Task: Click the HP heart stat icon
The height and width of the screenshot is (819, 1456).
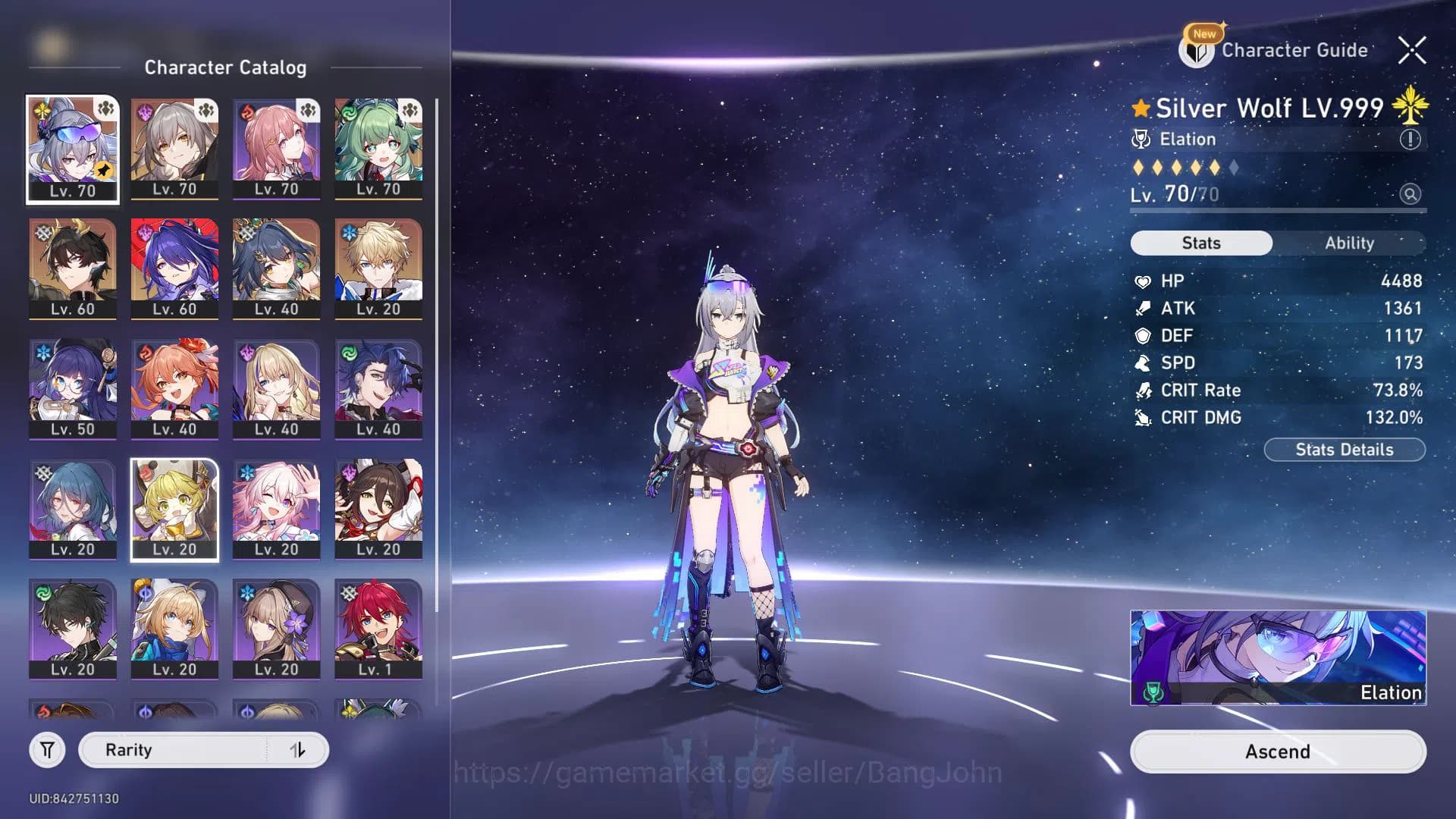Action: tap(1145, 281)
